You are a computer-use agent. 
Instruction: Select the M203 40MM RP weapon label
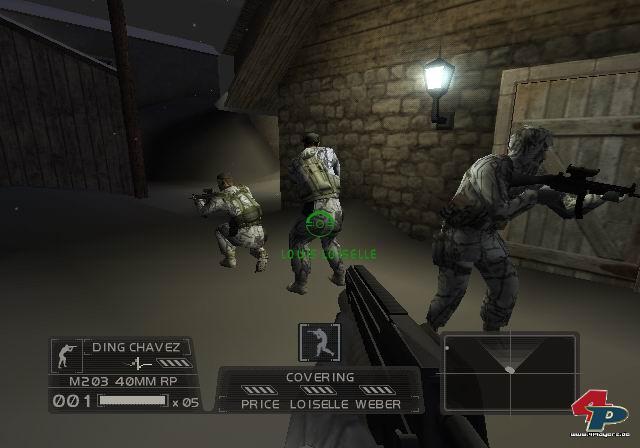point(121,381)
